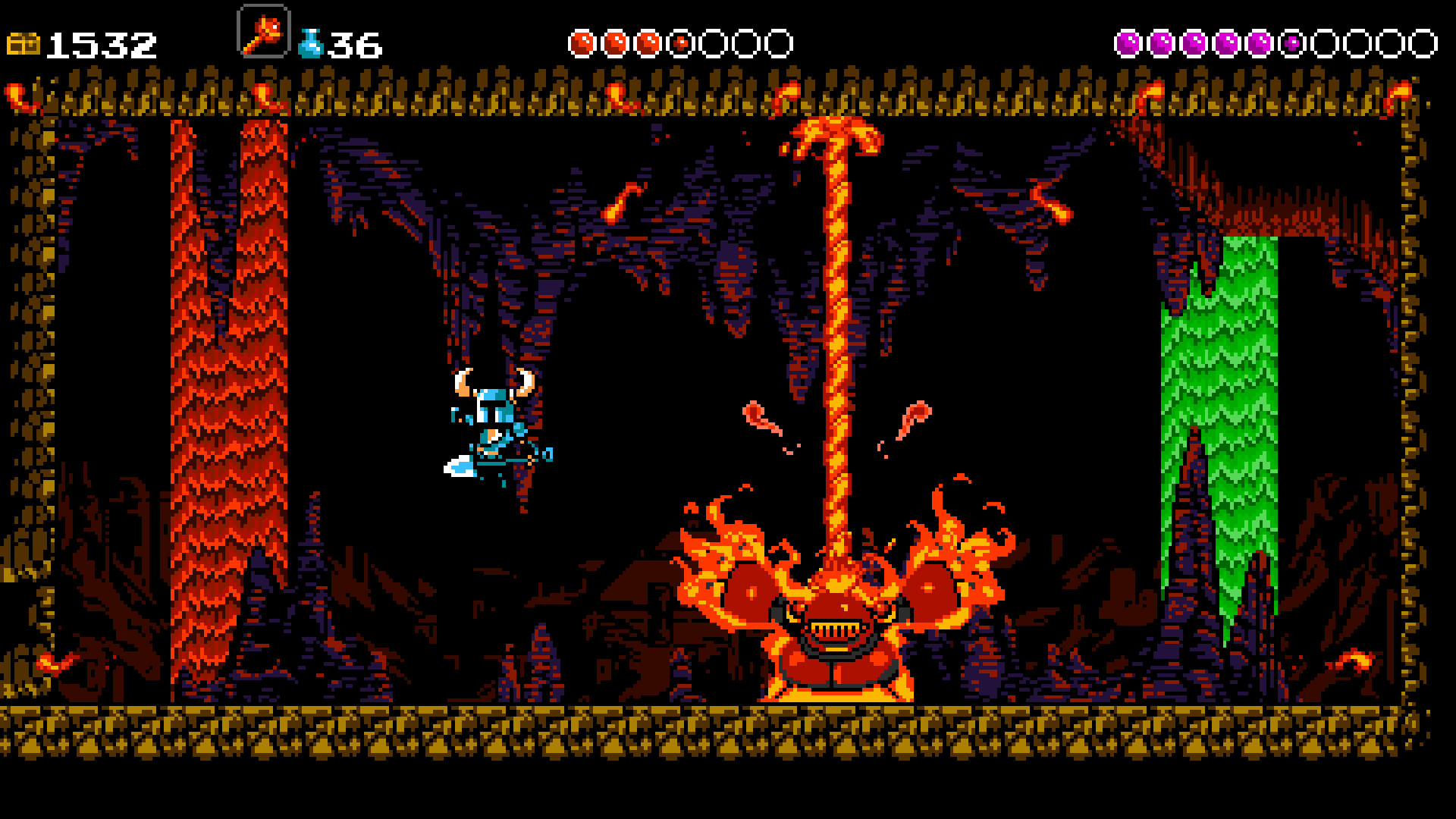This screenshot has width=1456, height=819.
Task: Click the gold treasure icon in HUD
Action: pyautogui.click(x=23, y=42)
